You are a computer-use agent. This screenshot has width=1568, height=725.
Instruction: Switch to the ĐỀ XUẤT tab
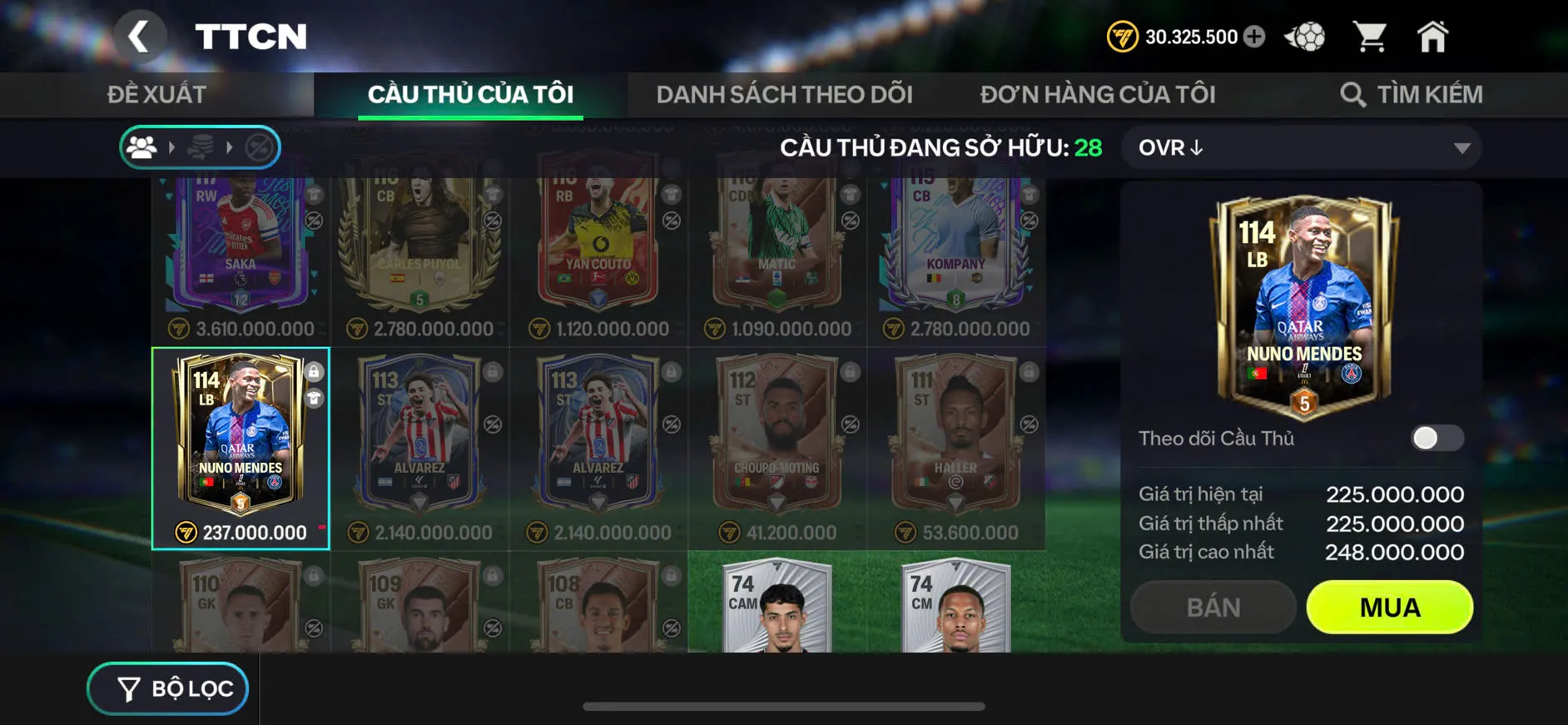click(x=157, y=93)
